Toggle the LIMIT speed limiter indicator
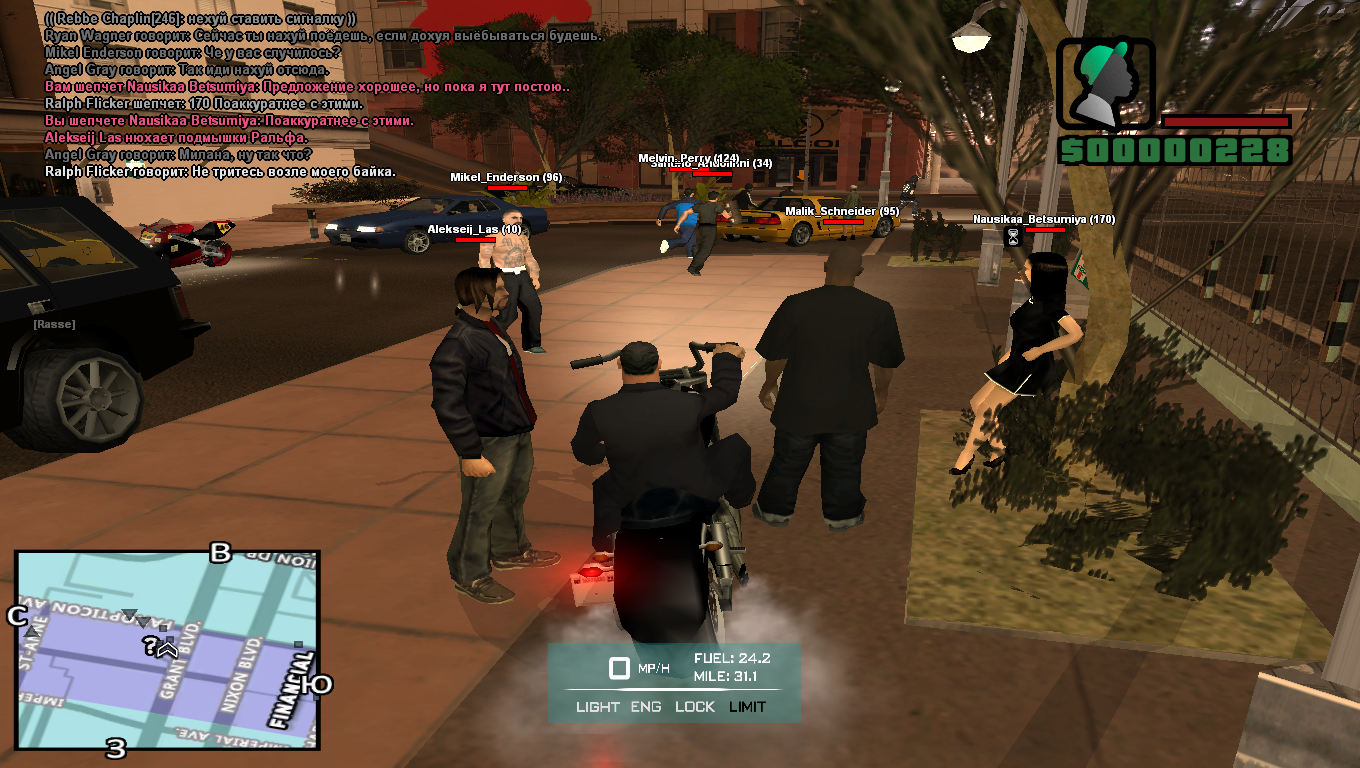Viewport: 1360px width, 768px height. click(747, 707)
